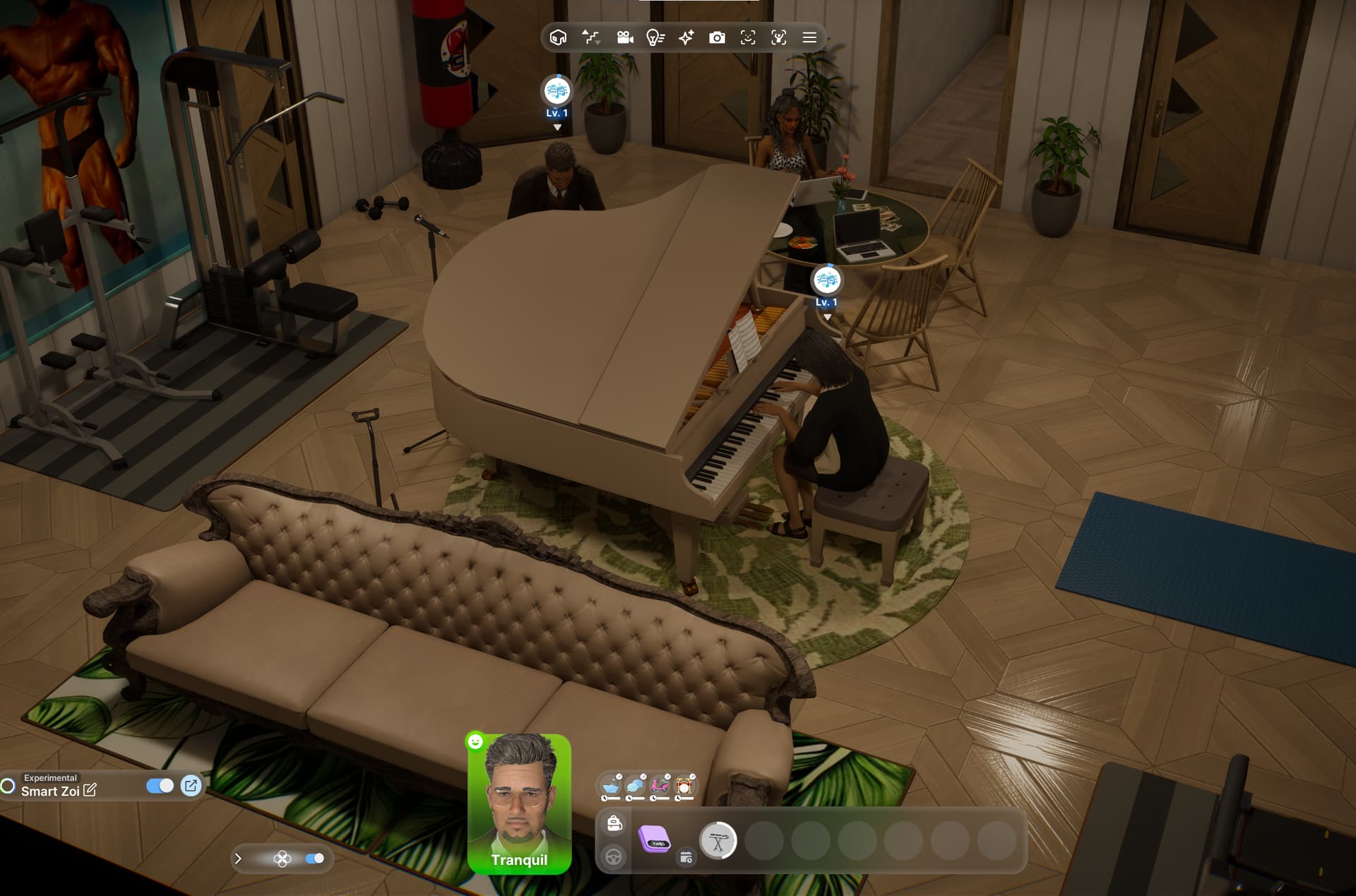Screen dimensions: 1356x896
Task: Click the steering wheel drive icon
Action: (x=614, y=856)
